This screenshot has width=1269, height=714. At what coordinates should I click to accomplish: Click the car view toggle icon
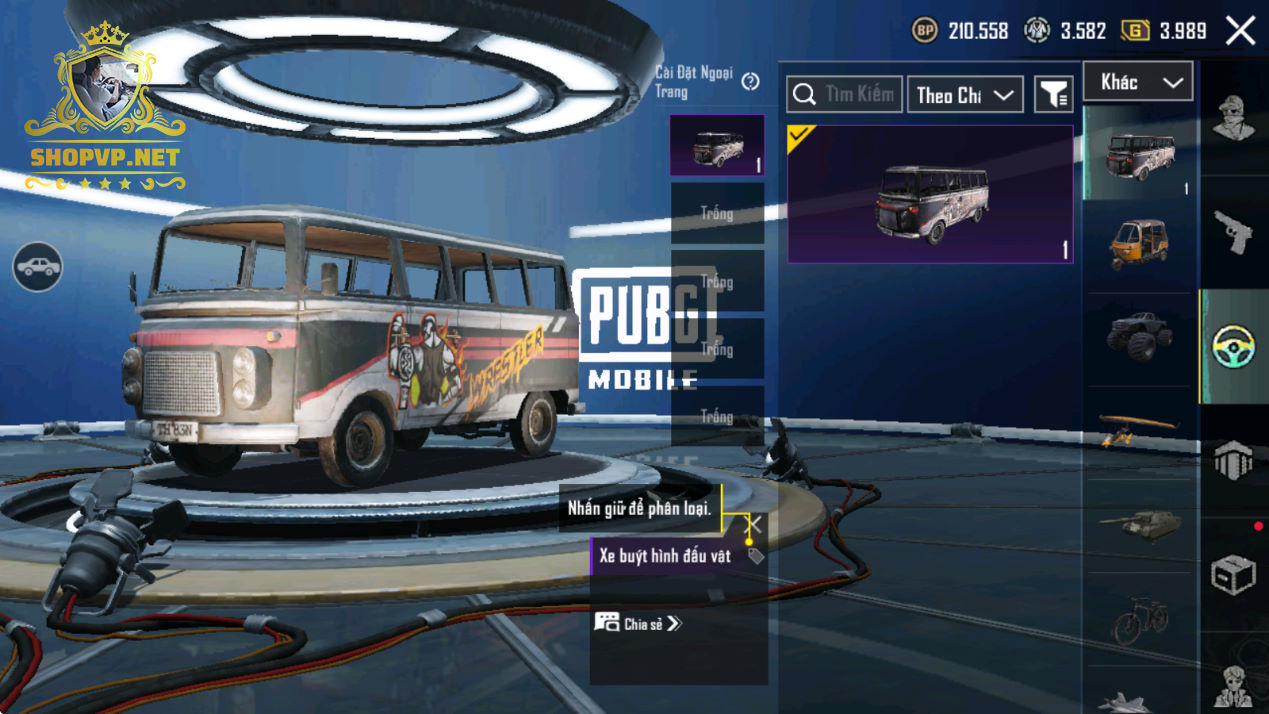38,267
